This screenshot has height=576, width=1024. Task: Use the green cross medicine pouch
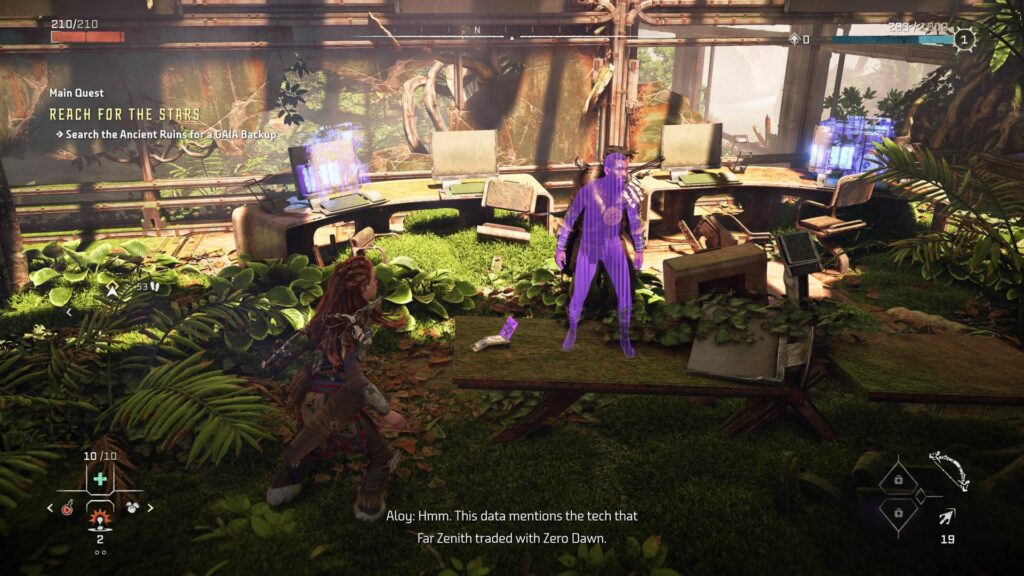(99, 479)
